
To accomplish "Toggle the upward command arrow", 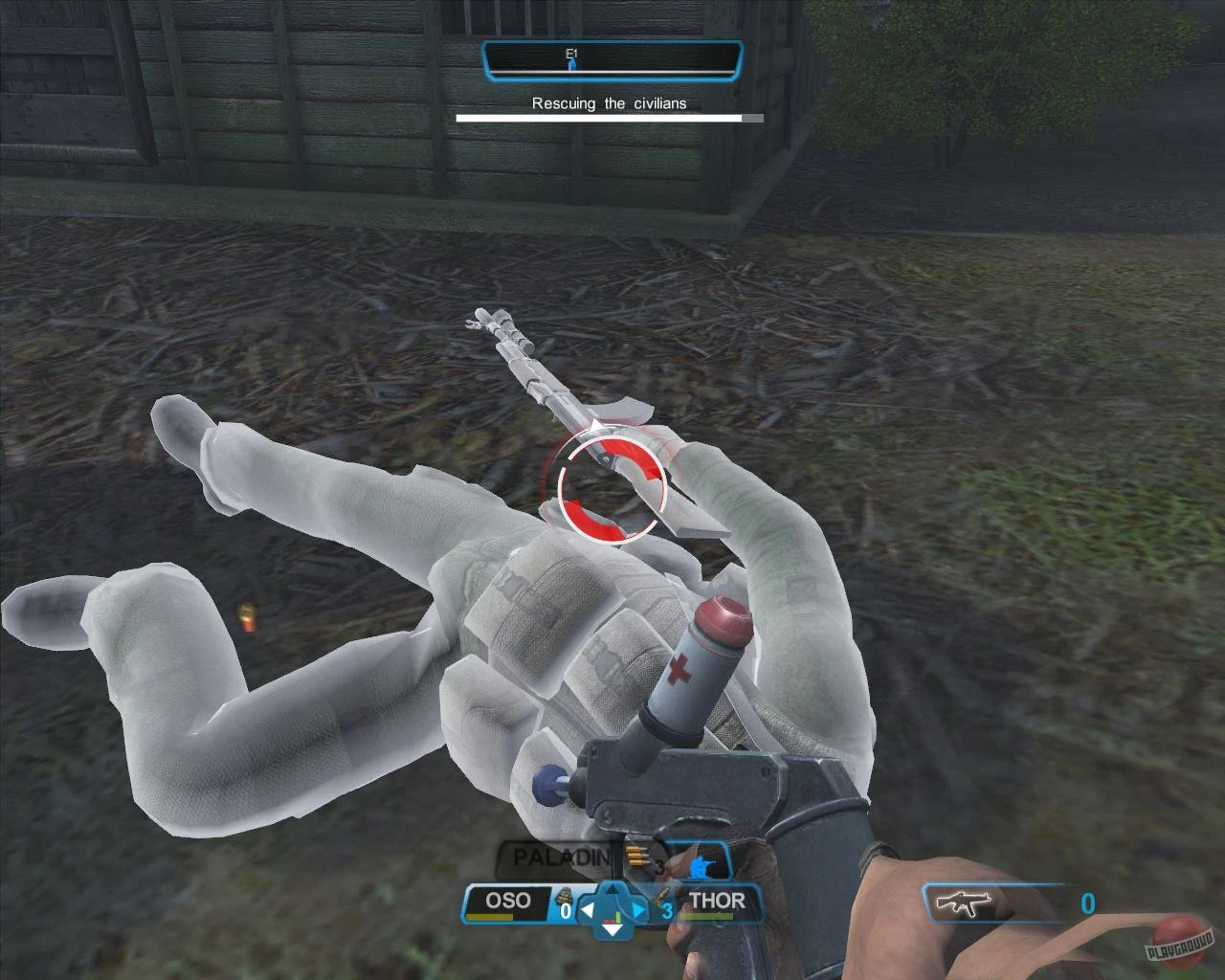I will [612, 889].
